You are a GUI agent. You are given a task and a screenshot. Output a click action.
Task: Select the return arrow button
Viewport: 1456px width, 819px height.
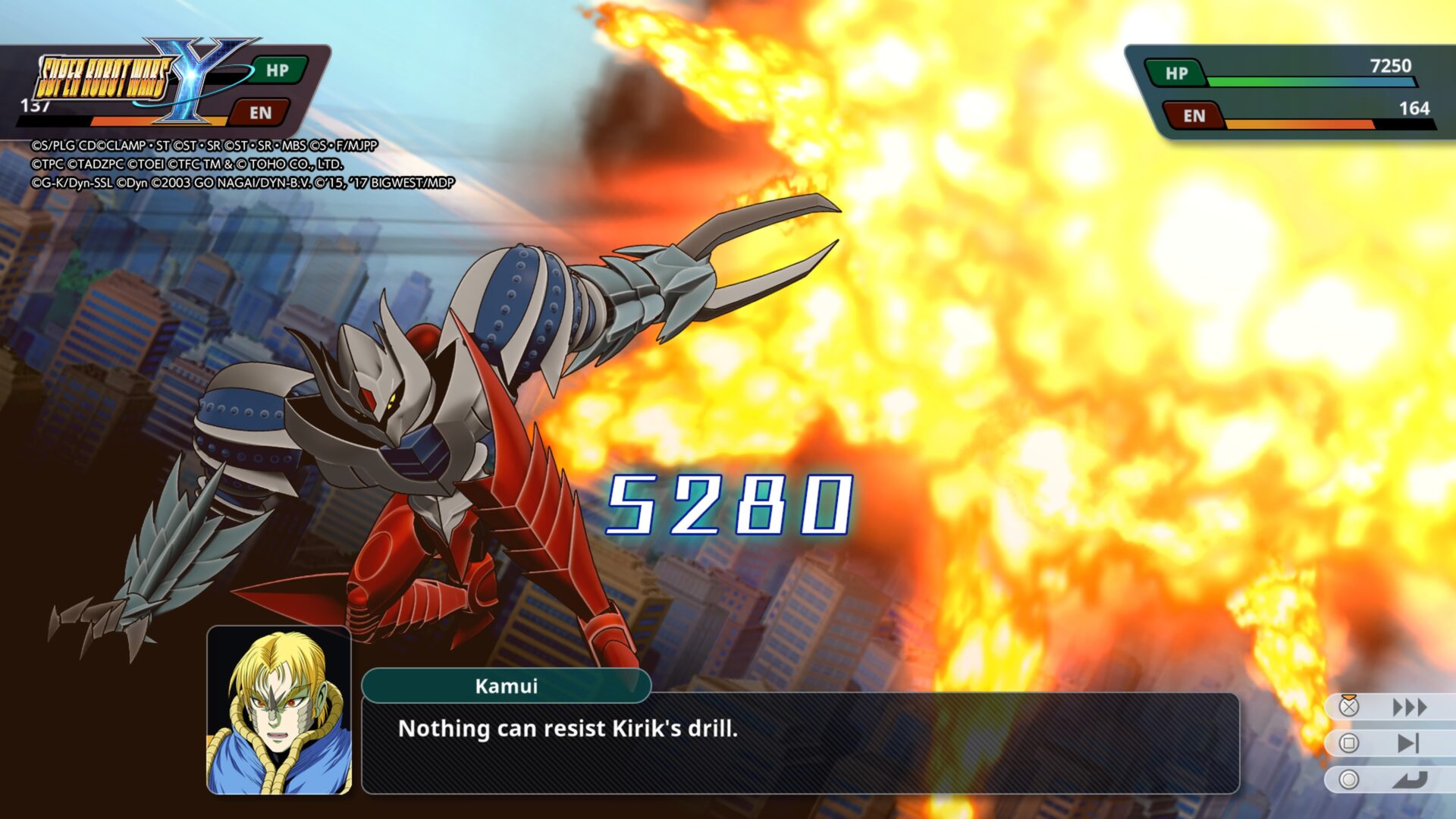pyautogui.click(x=1409, y=780)
